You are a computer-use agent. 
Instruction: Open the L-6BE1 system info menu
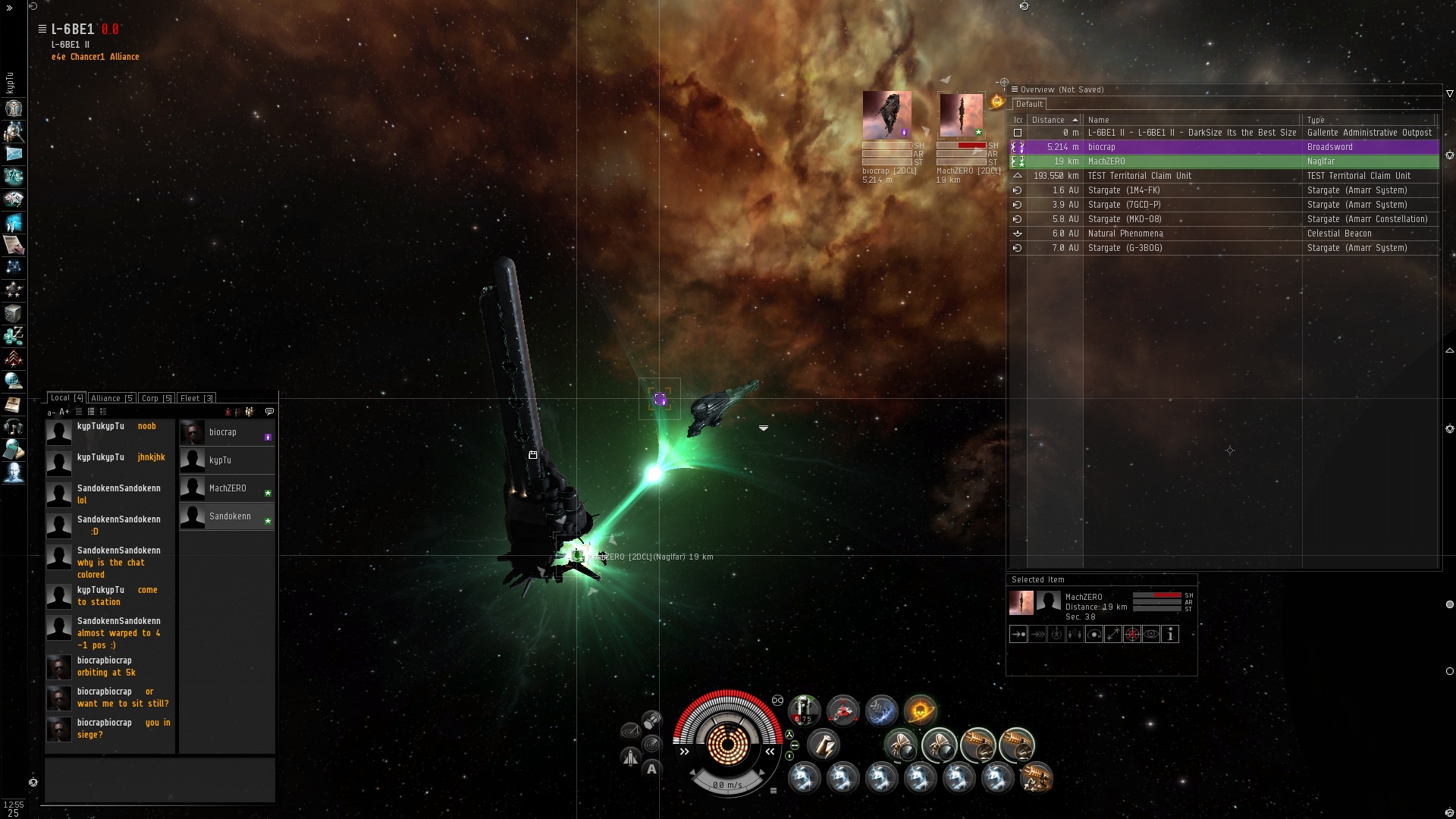[42, 29]
